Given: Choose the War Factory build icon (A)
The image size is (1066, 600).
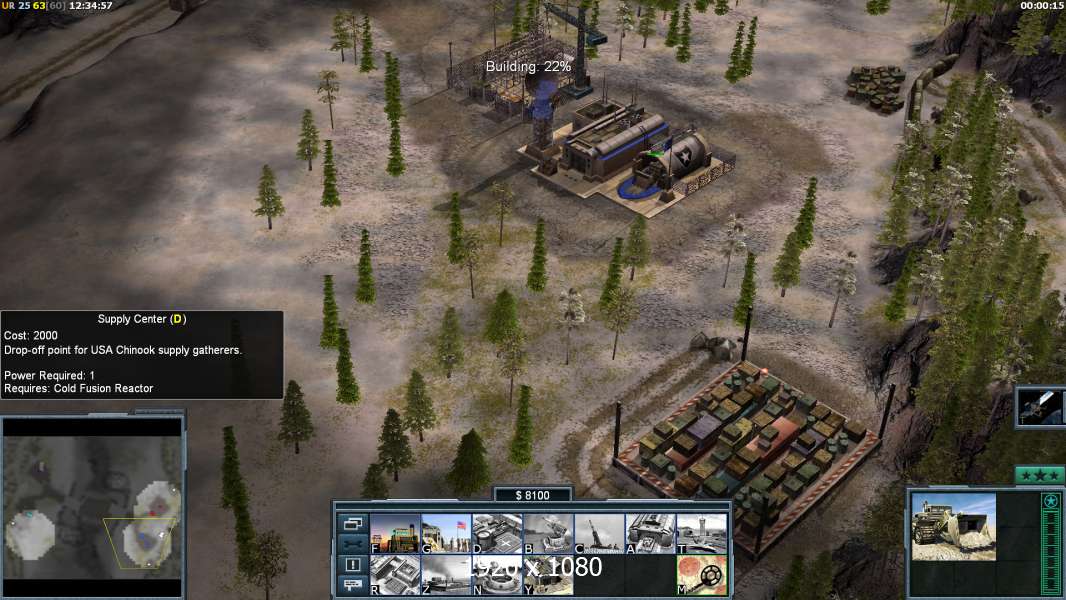Looking at the screenshot, I should 650,534.
